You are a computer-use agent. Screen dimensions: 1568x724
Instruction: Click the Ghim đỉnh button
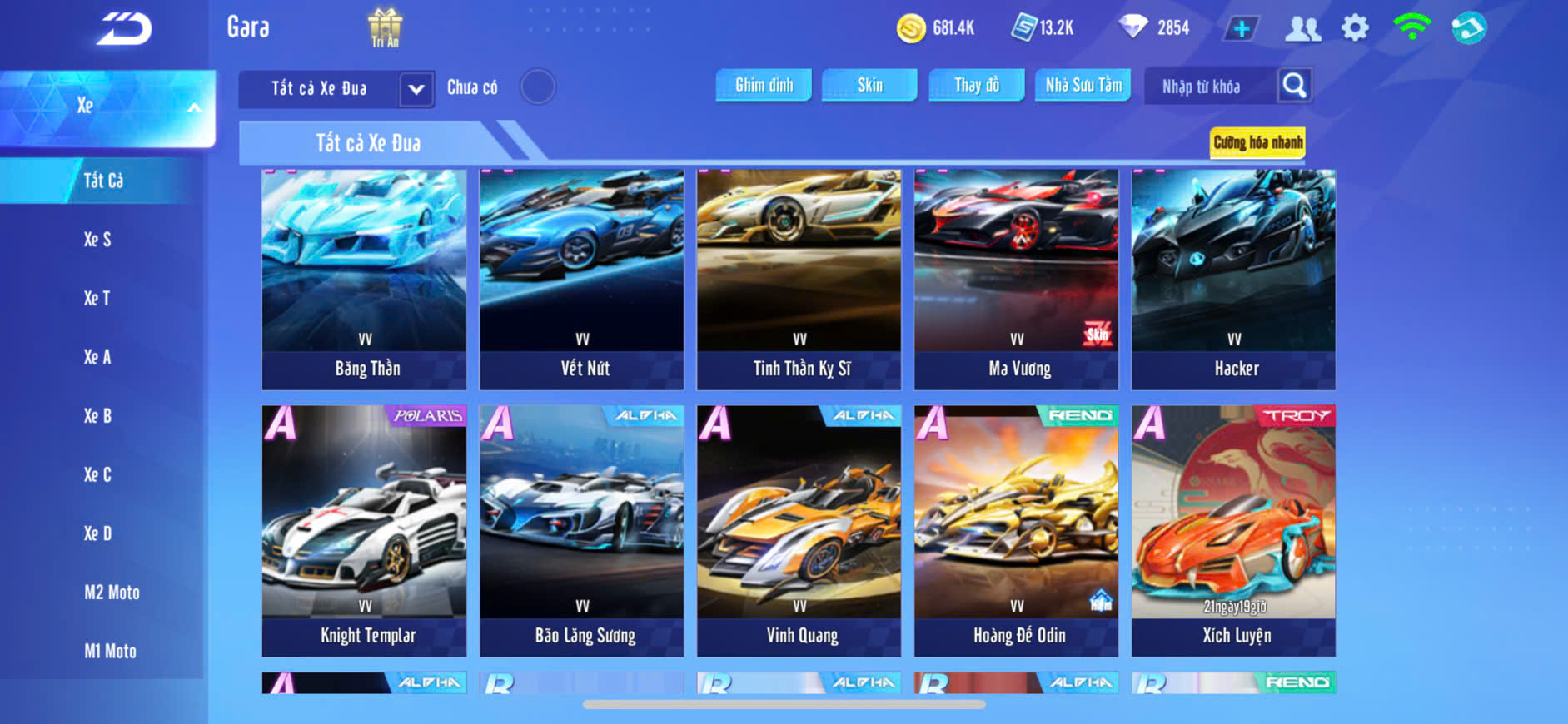[x=764, y=85]
